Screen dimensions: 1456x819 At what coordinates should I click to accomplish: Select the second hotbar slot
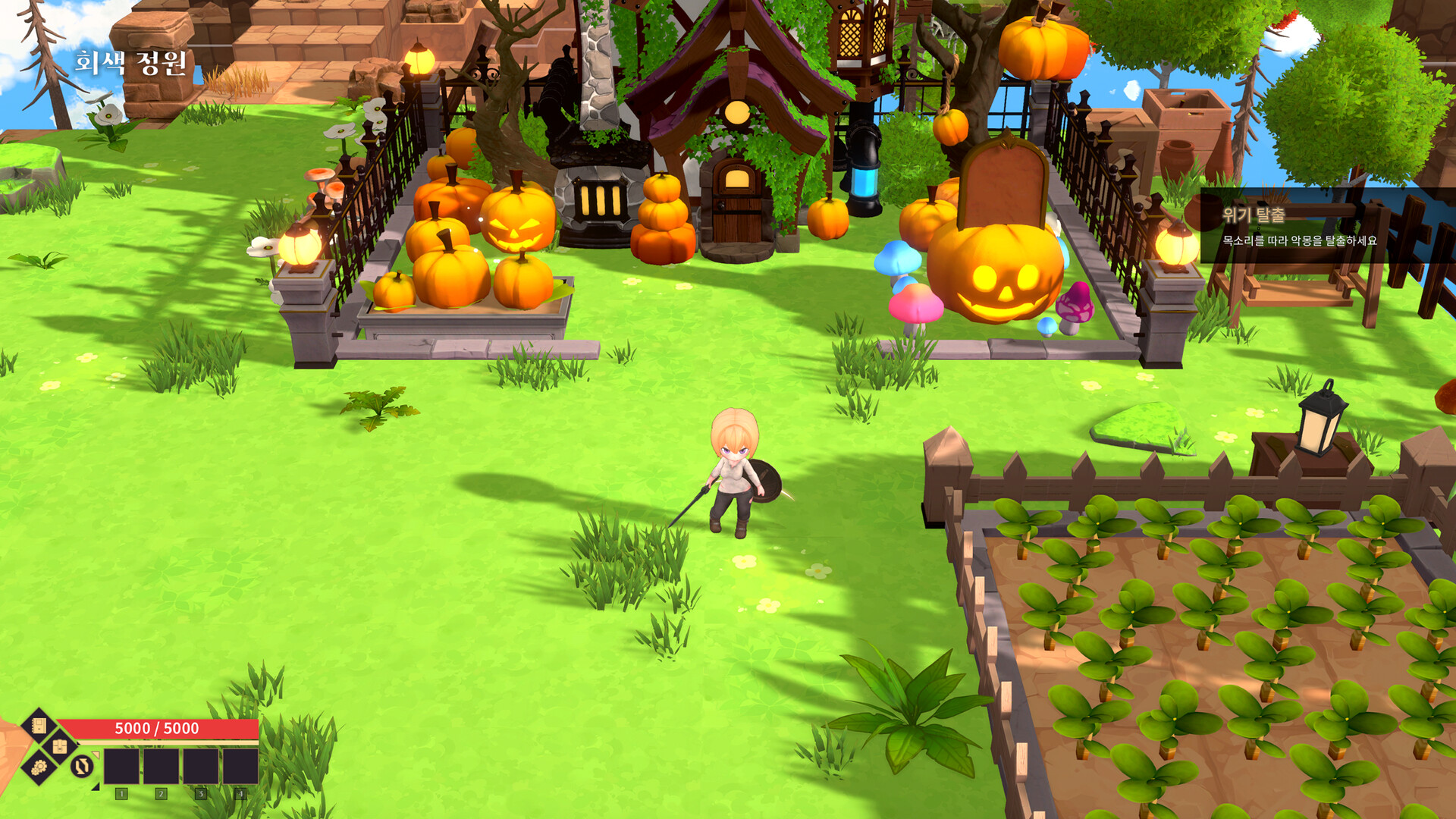point(162,766)
